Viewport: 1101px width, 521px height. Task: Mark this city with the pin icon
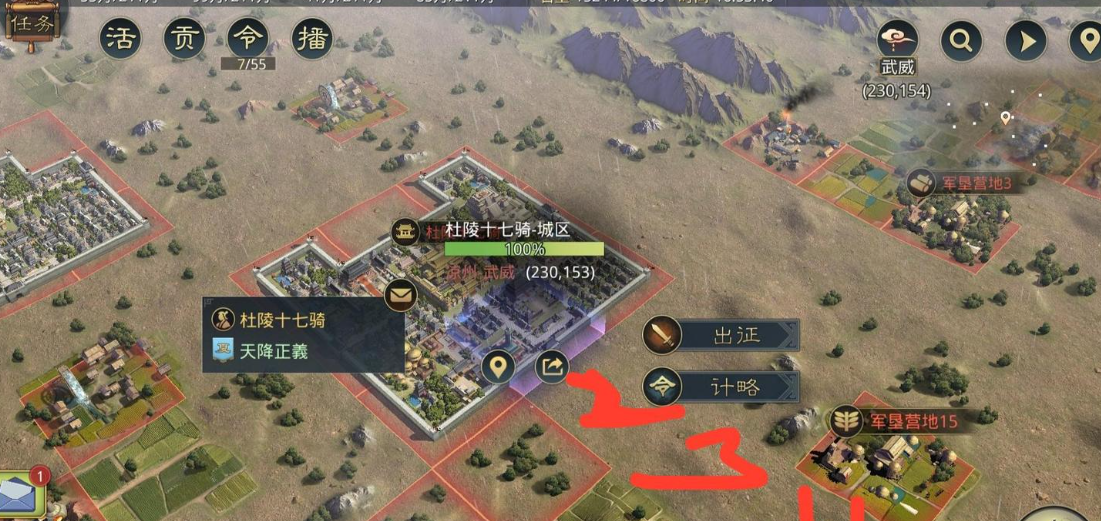point(498,368)
